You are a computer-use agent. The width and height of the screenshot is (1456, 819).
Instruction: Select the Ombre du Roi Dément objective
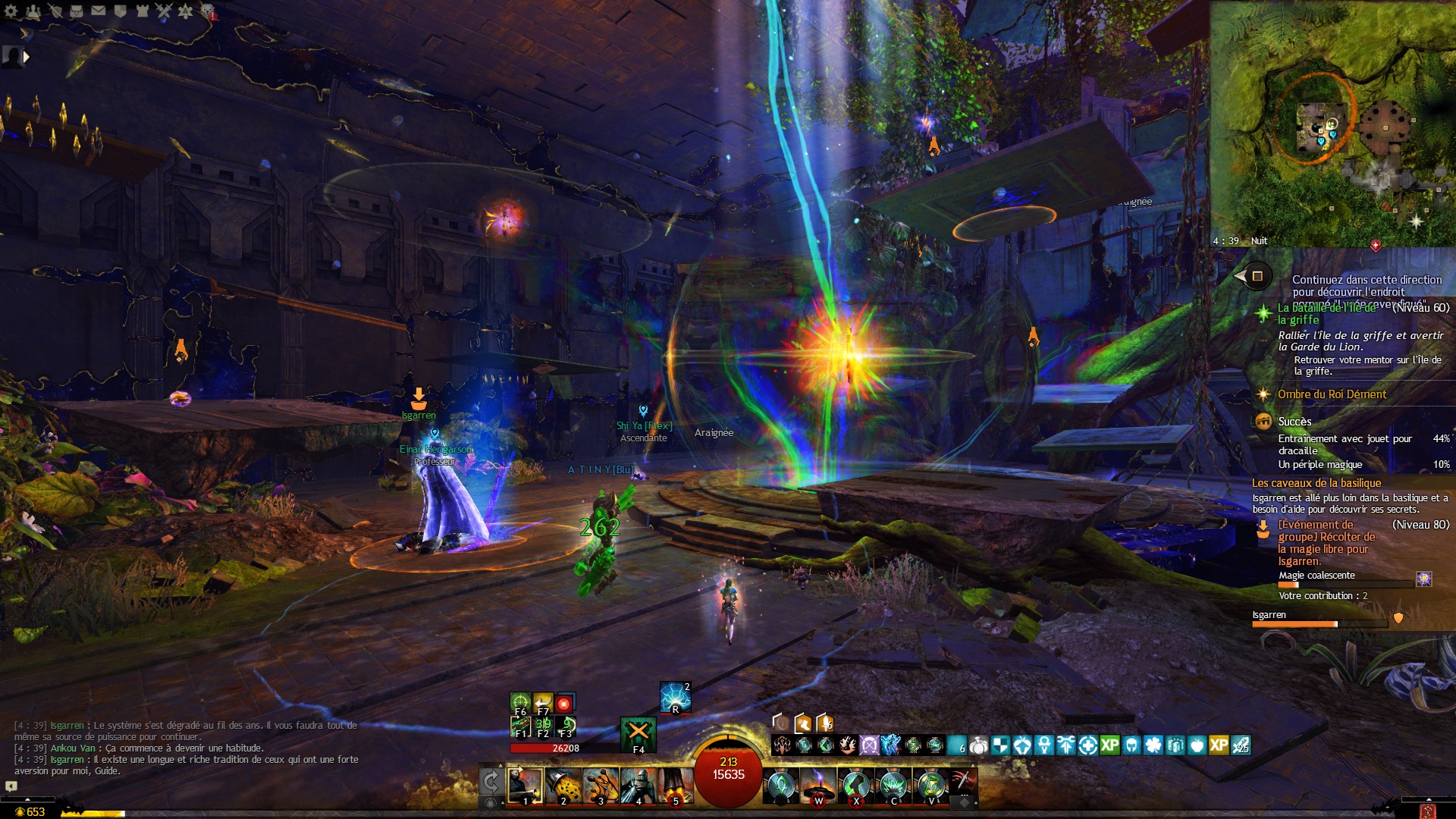(x=1332, y=394)
